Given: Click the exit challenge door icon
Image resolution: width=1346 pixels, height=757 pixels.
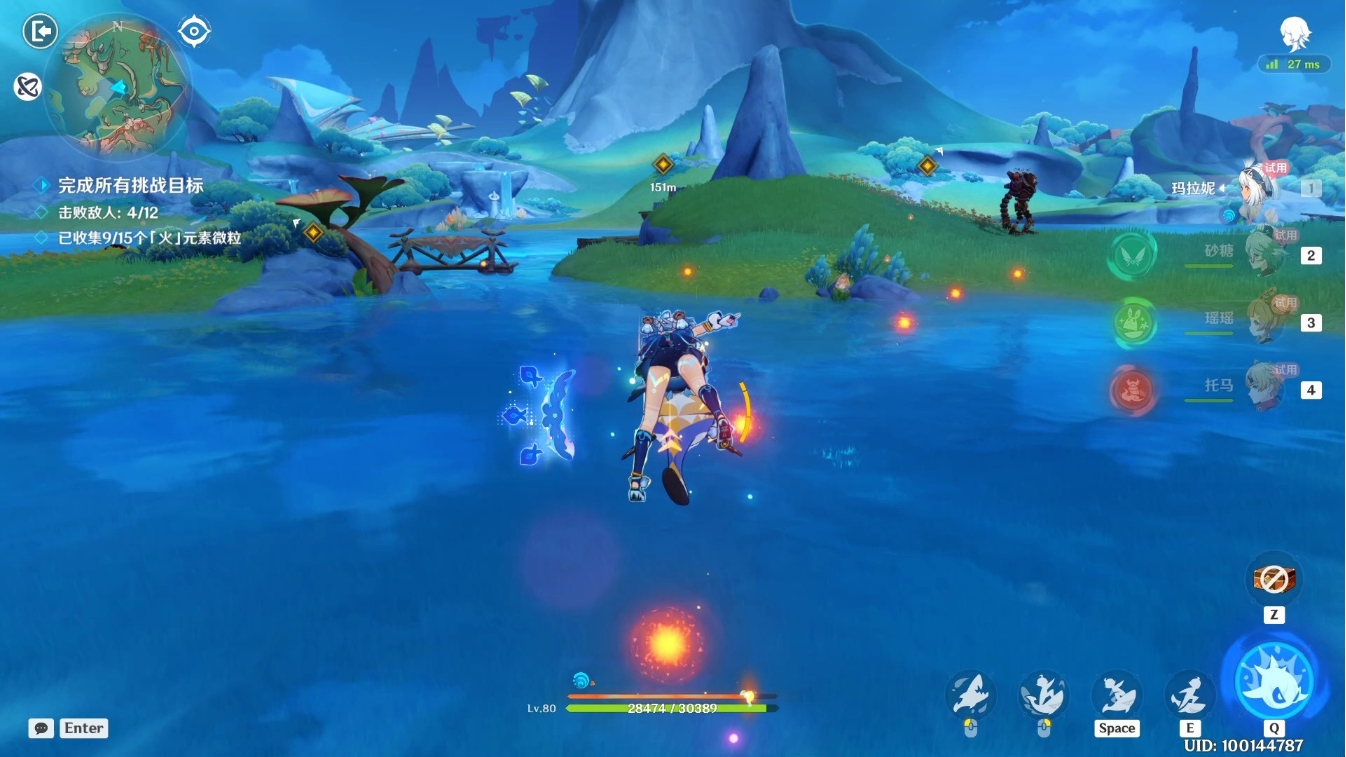Looking at the screenshot, I should coord(40,32).
